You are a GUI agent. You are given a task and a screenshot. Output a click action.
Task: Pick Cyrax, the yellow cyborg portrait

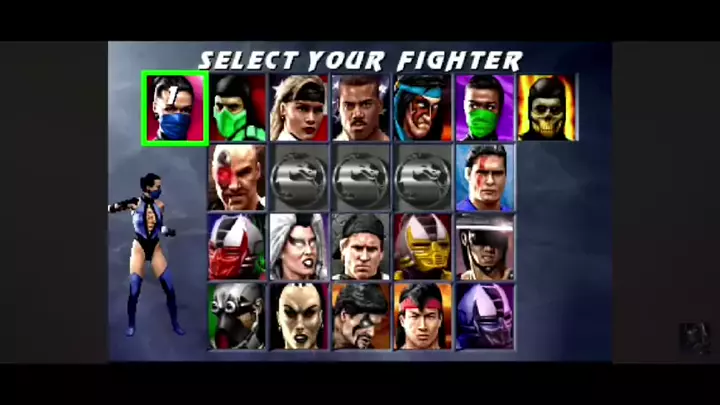click(x=423, y=246)
